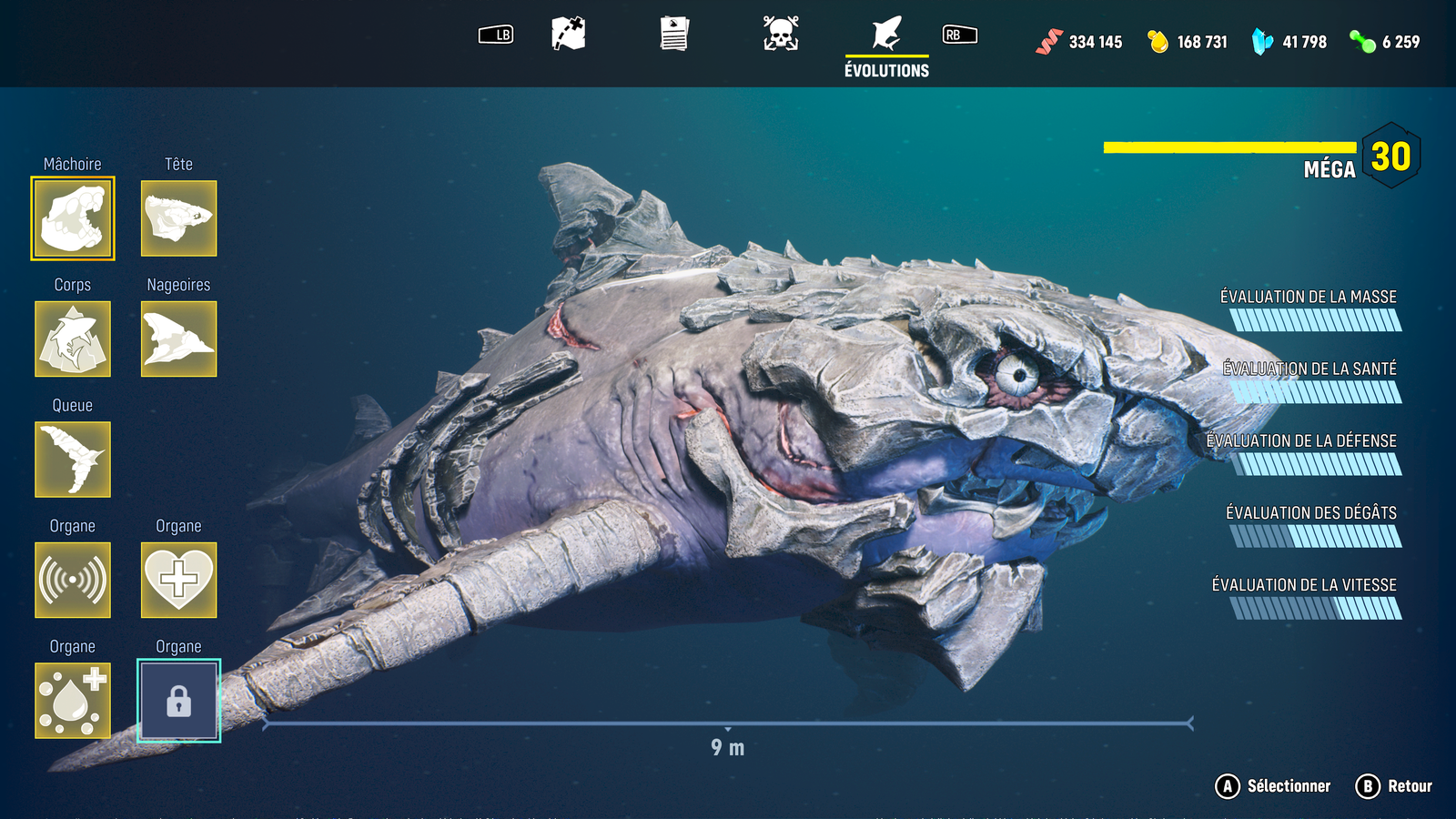Select the Évolutions shark tab
Image resolution: width=1456 pixels, height=819 pixels.
click(x=886, y=45)
